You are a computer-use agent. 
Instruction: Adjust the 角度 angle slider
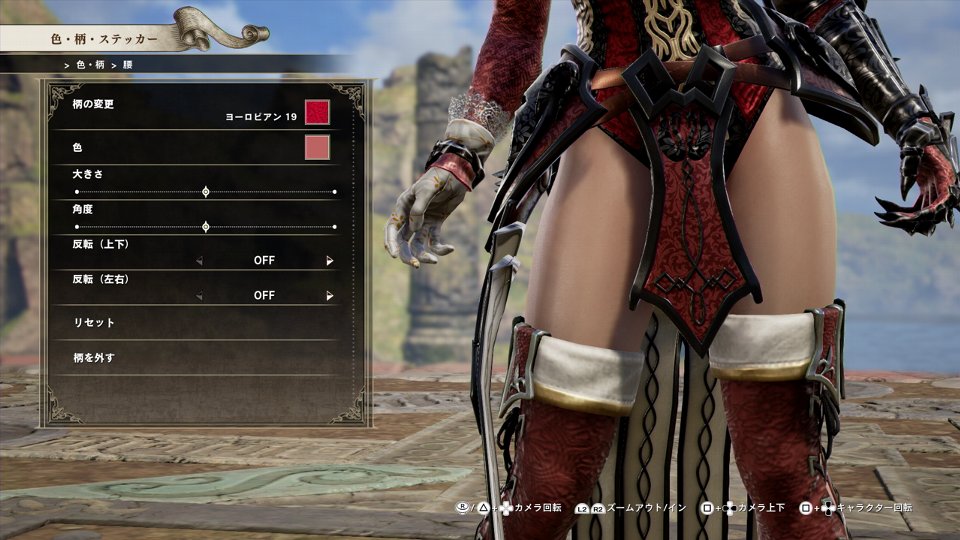point(206,227)
